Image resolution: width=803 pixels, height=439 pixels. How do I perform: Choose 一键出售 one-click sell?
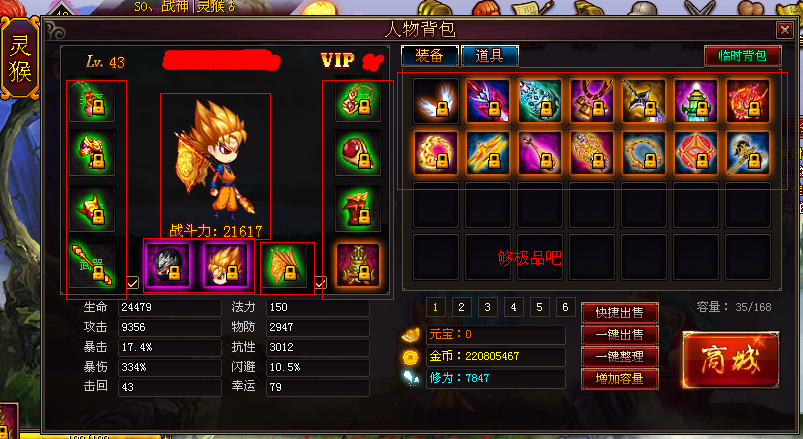(x=619, y=334)
